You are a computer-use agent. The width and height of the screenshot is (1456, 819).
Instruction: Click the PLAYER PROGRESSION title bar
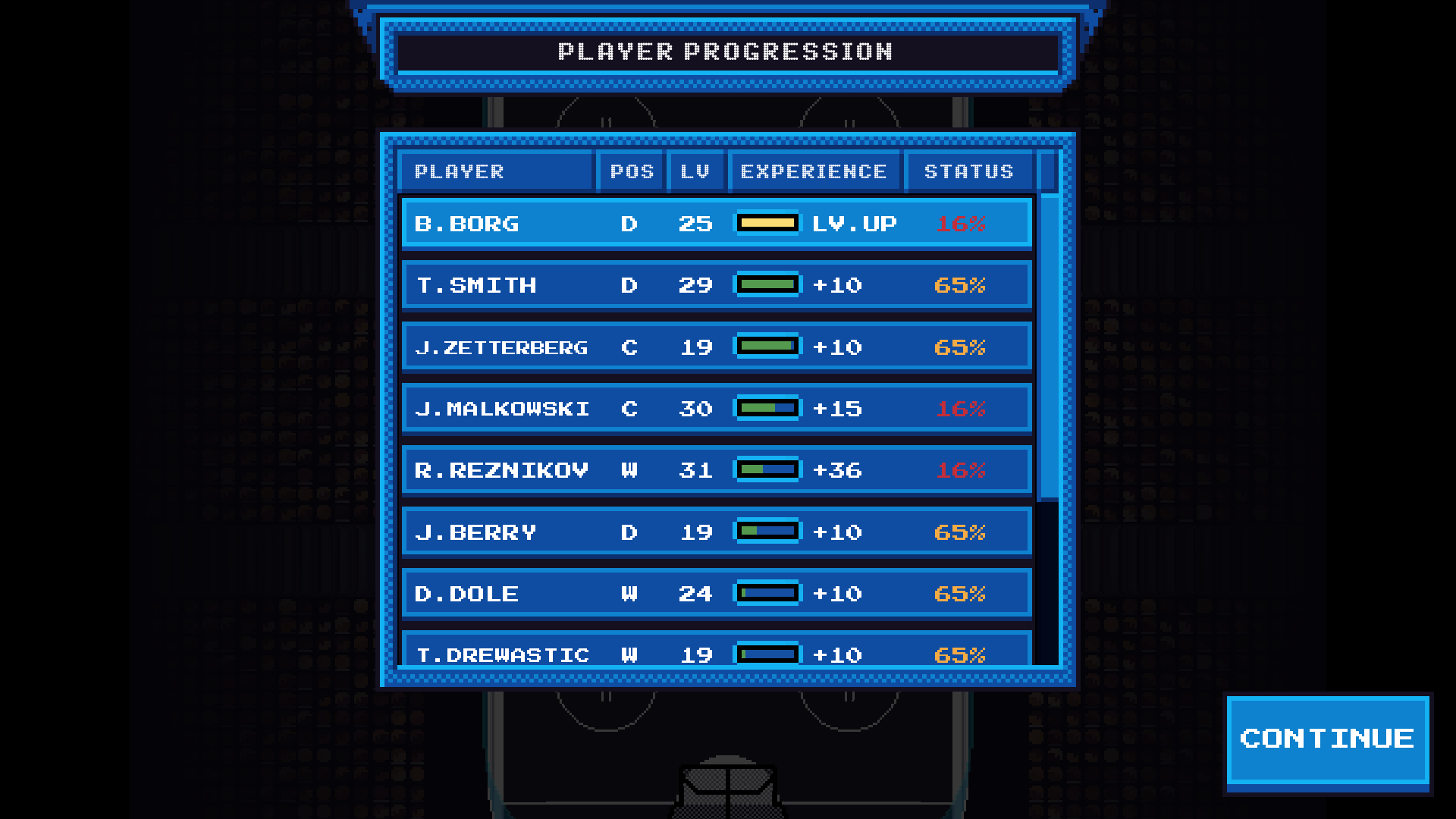725,52
